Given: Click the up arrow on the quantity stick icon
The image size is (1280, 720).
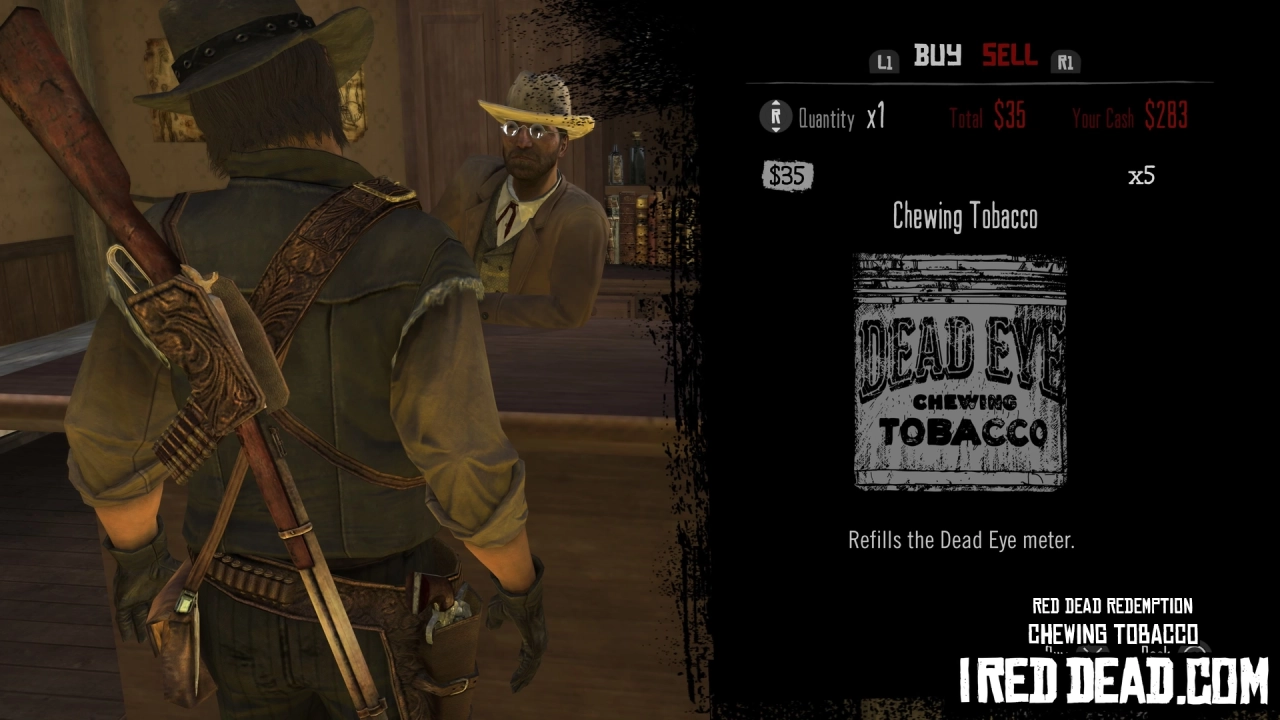Looking at the screenshot, I should click(775, 105).
